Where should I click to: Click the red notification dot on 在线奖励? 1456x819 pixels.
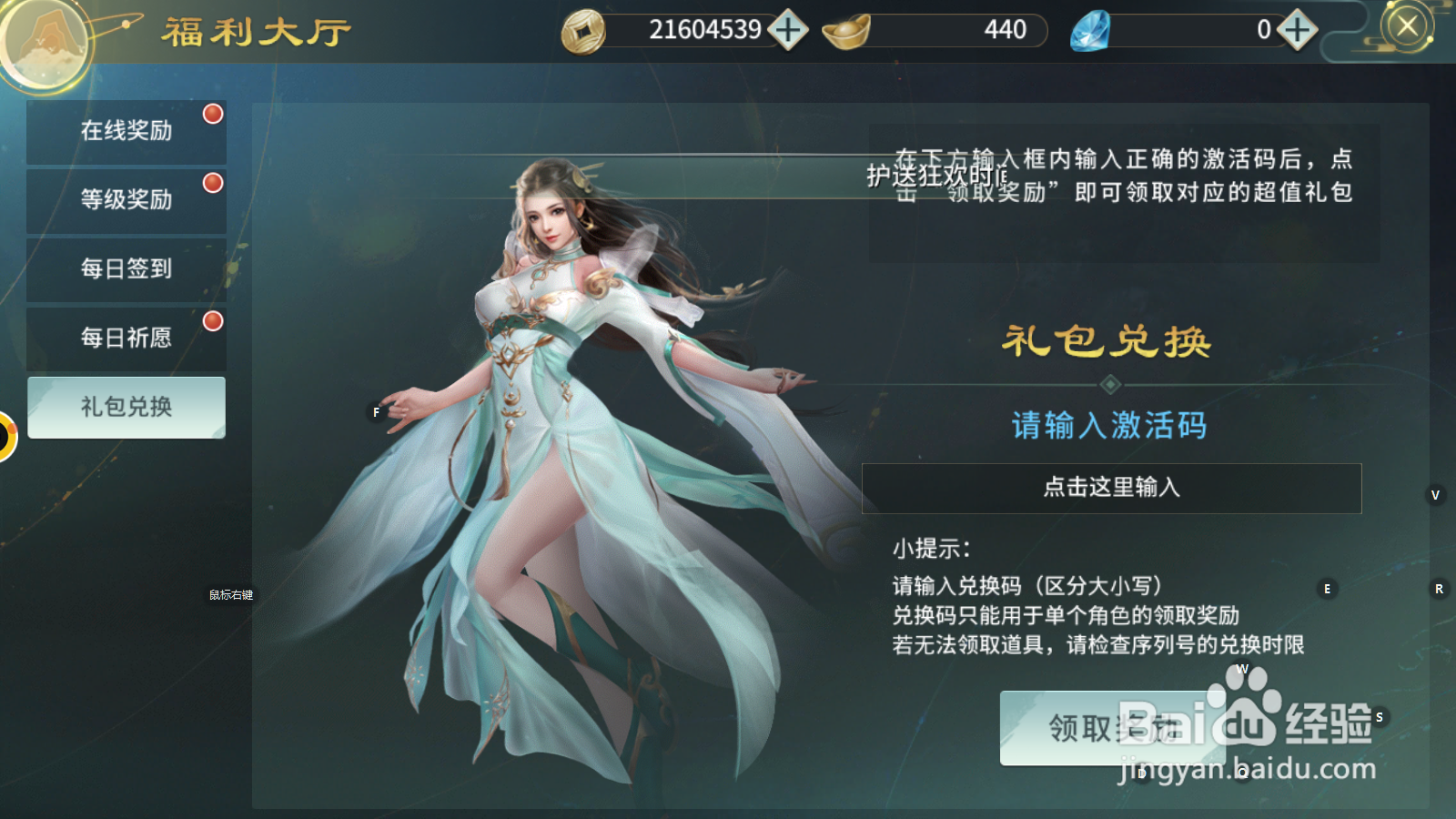[212, 114]
